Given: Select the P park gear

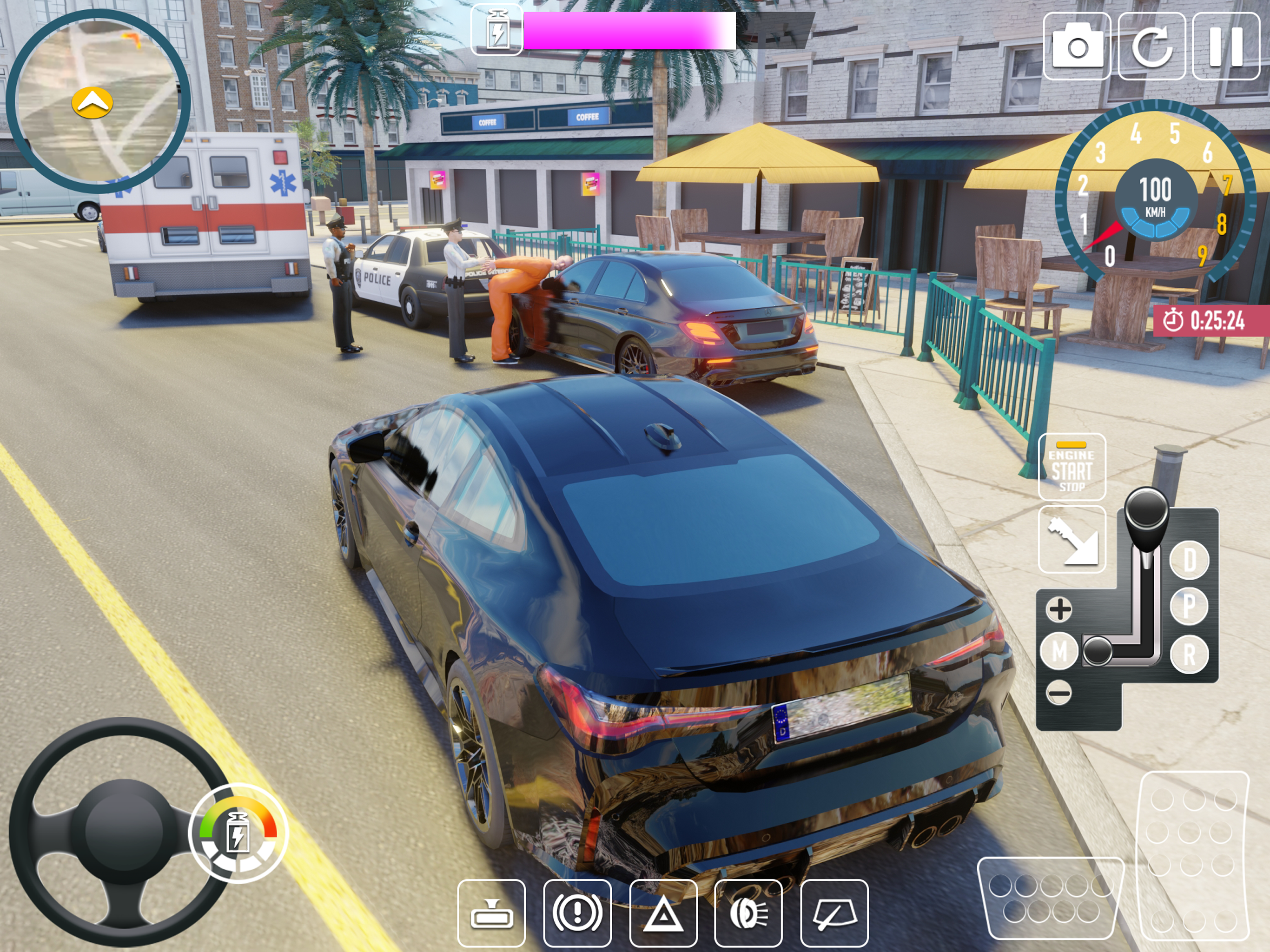Looking at the screenshot, I should pyautogui.click(x=1189, y=606).
